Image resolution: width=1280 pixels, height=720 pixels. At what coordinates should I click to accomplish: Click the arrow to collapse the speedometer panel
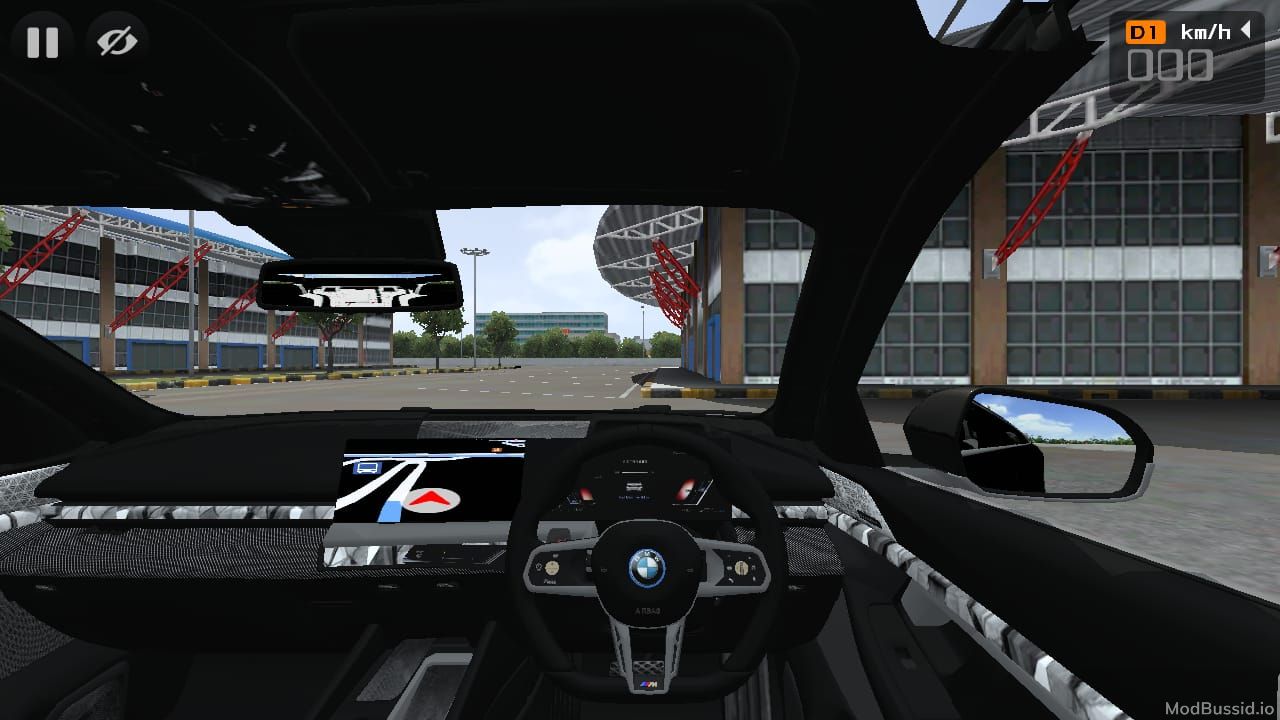(1244, 31)
